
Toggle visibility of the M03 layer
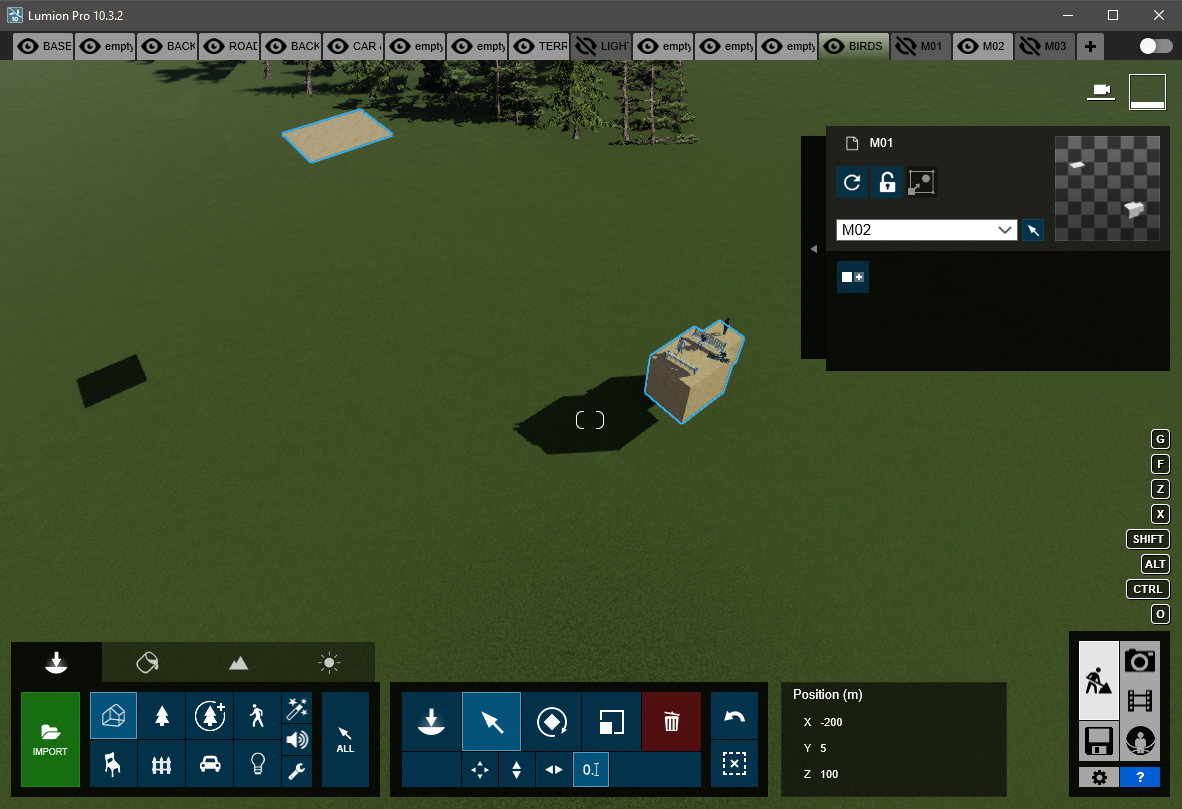click(x=1030, y=46)
